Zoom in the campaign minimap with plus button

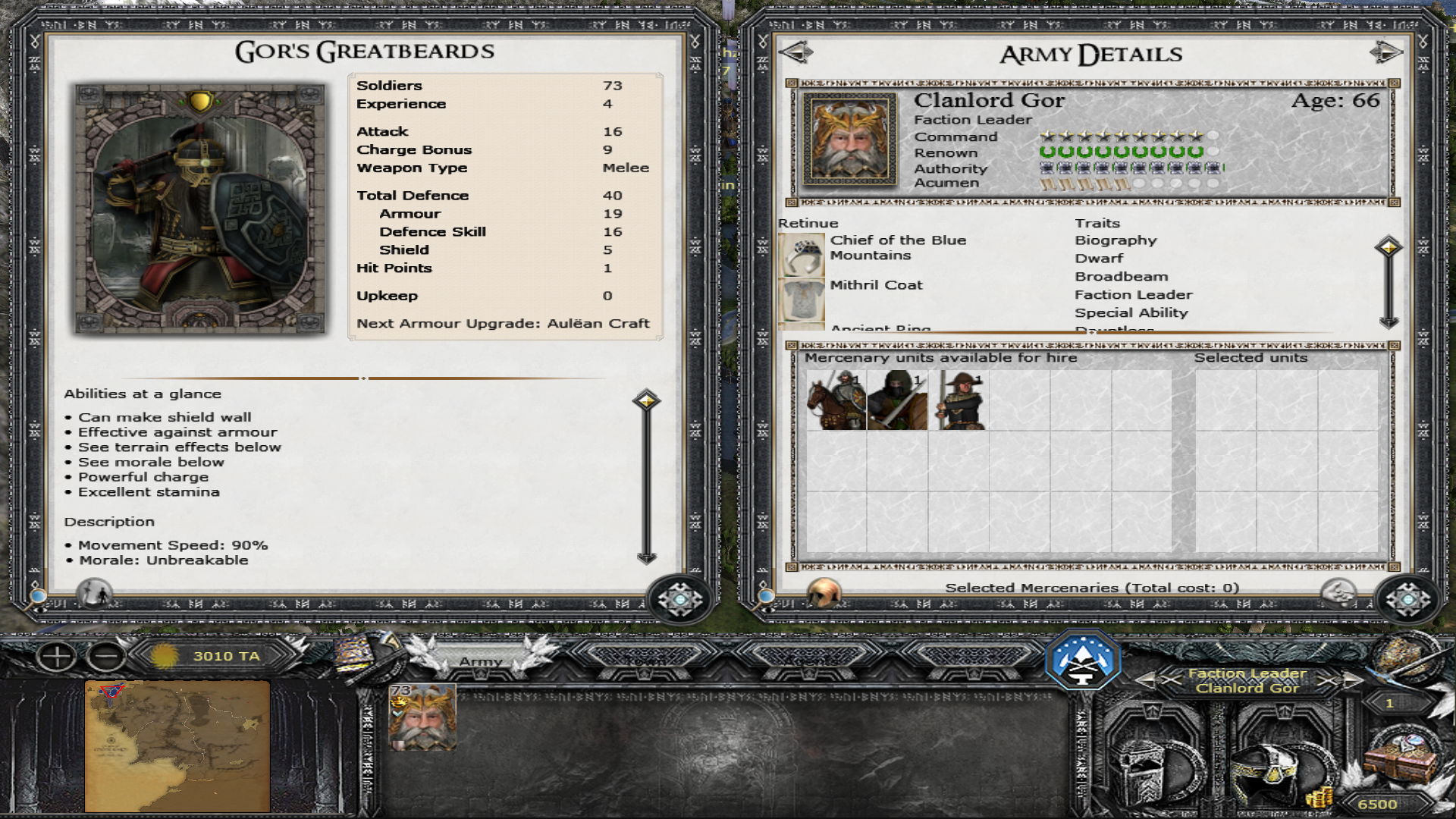click(57, 657)
